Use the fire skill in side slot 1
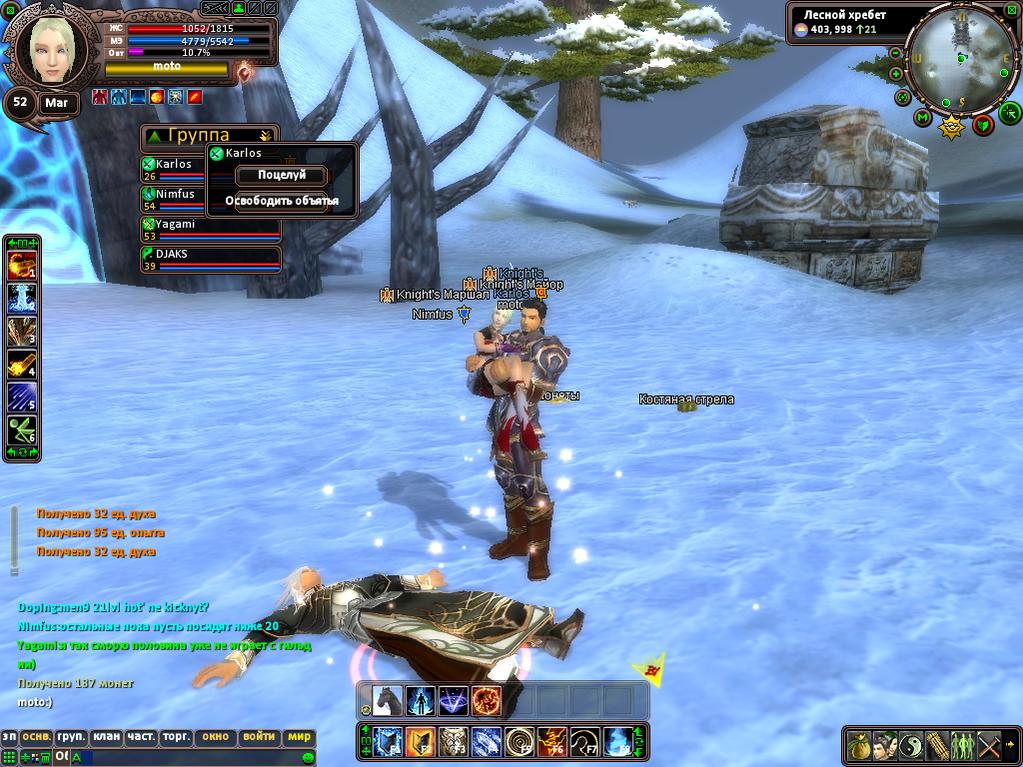 pyautogui.click(x=21, y=267)
